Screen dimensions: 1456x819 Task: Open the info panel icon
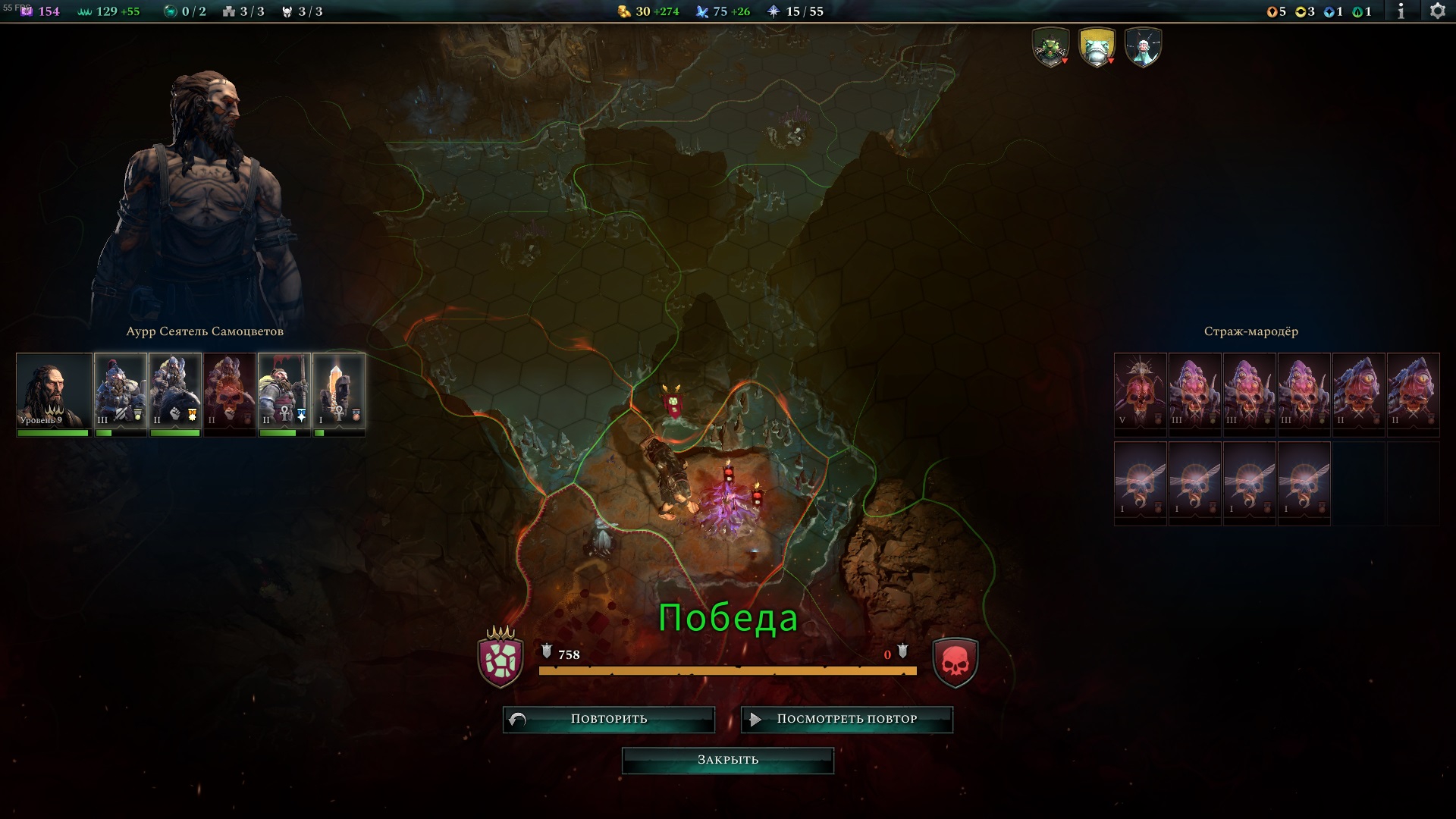pos(1401,11)
